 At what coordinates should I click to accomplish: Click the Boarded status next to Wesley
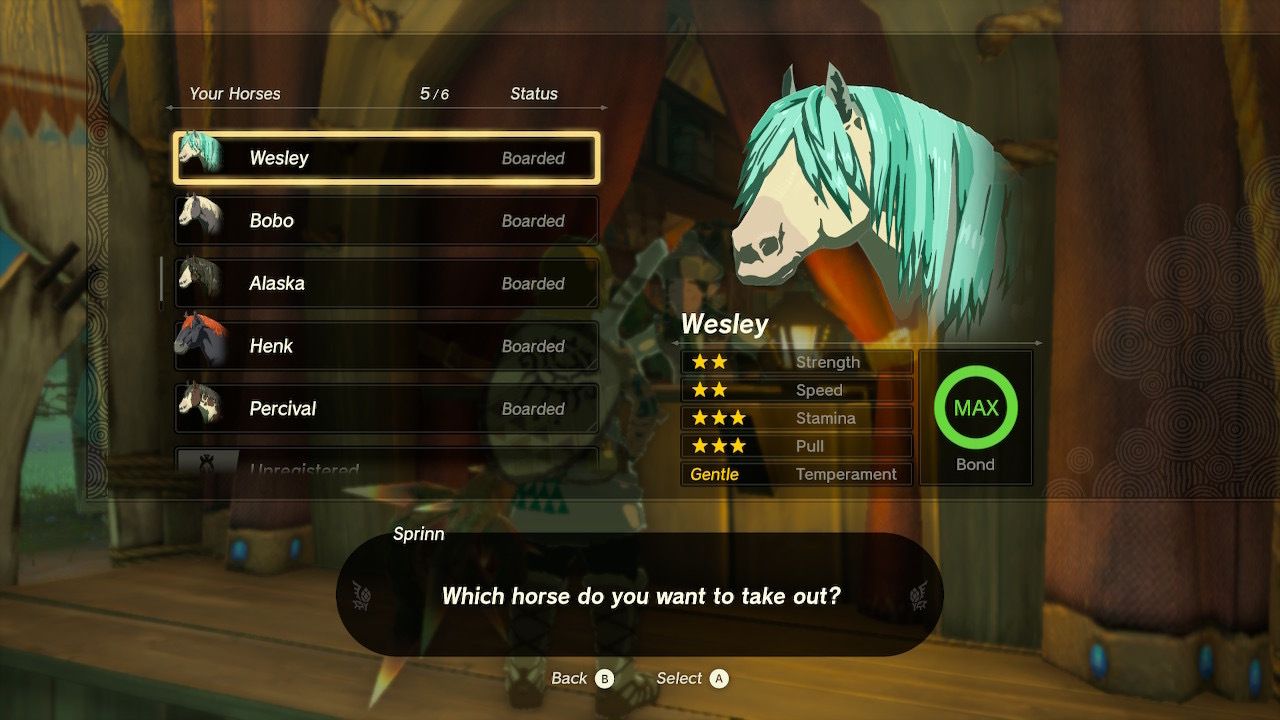pos(536,158)
